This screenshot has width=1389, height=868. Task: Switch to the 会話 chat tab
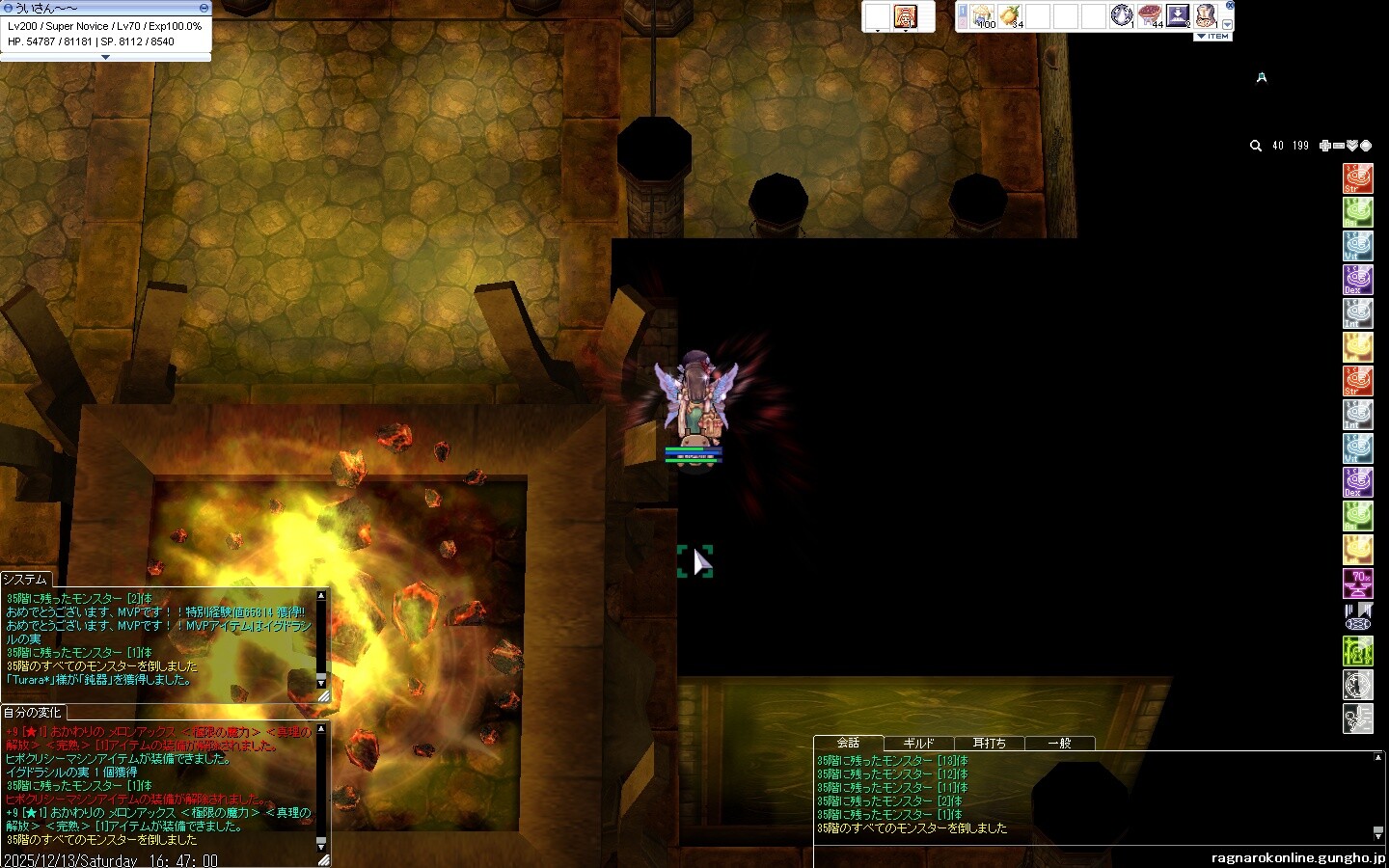848,743
